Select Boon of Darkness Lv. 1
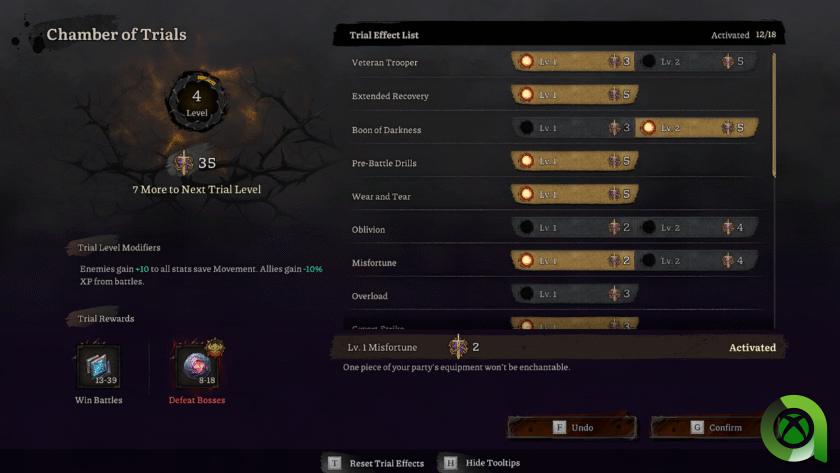840x473 pixels. tap(574, 129)
